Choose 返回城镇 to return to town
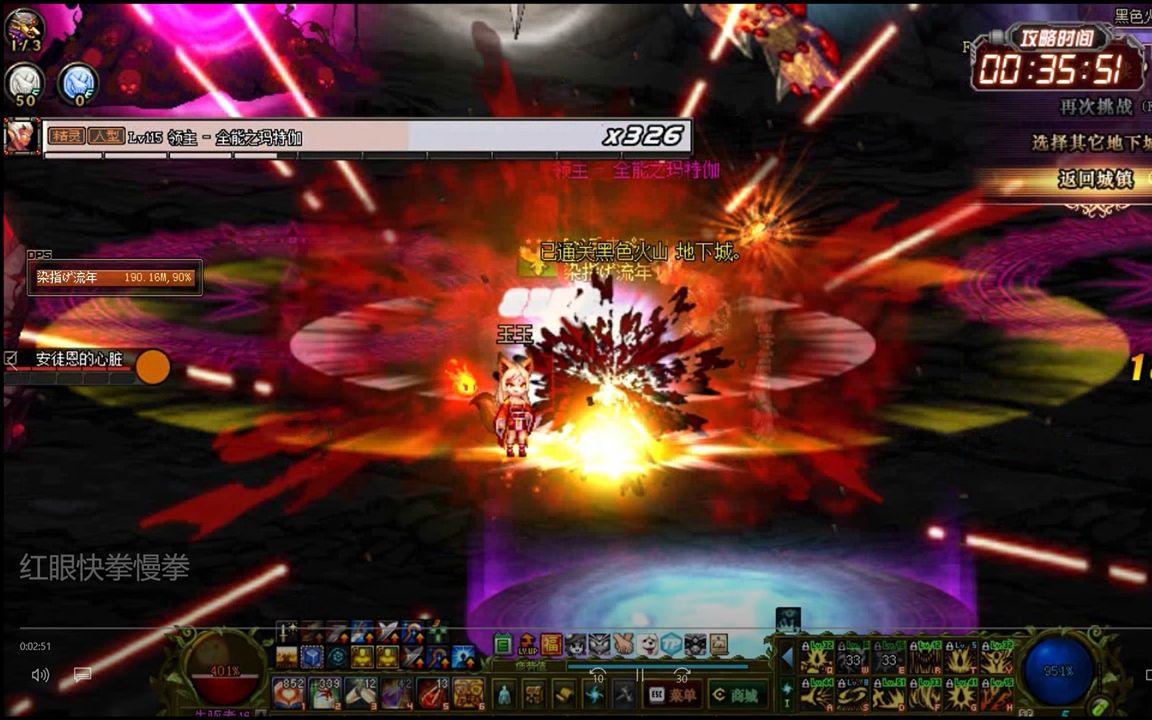Screen dimensions: 1152x720 [1095, 180]
